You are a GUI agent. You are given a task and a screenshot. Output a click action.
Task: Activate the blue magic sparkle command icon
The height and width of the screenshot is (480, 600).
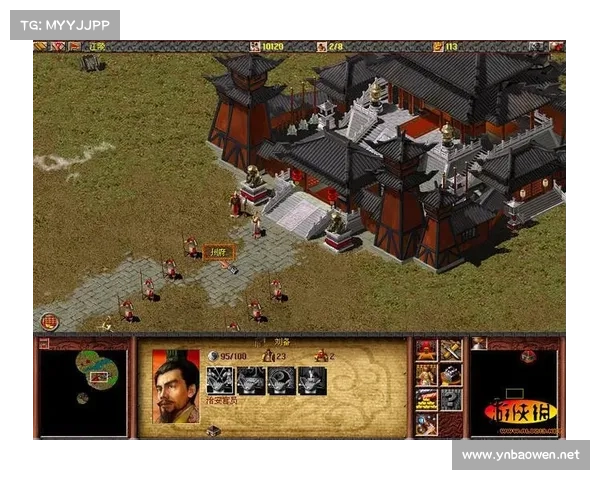(x=427, y=423)
